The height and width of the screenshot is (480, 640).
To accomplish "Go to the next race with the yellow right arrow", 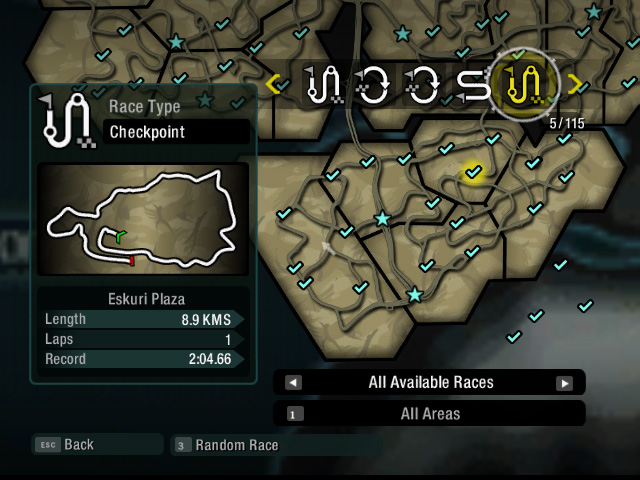I will (574, 83).
